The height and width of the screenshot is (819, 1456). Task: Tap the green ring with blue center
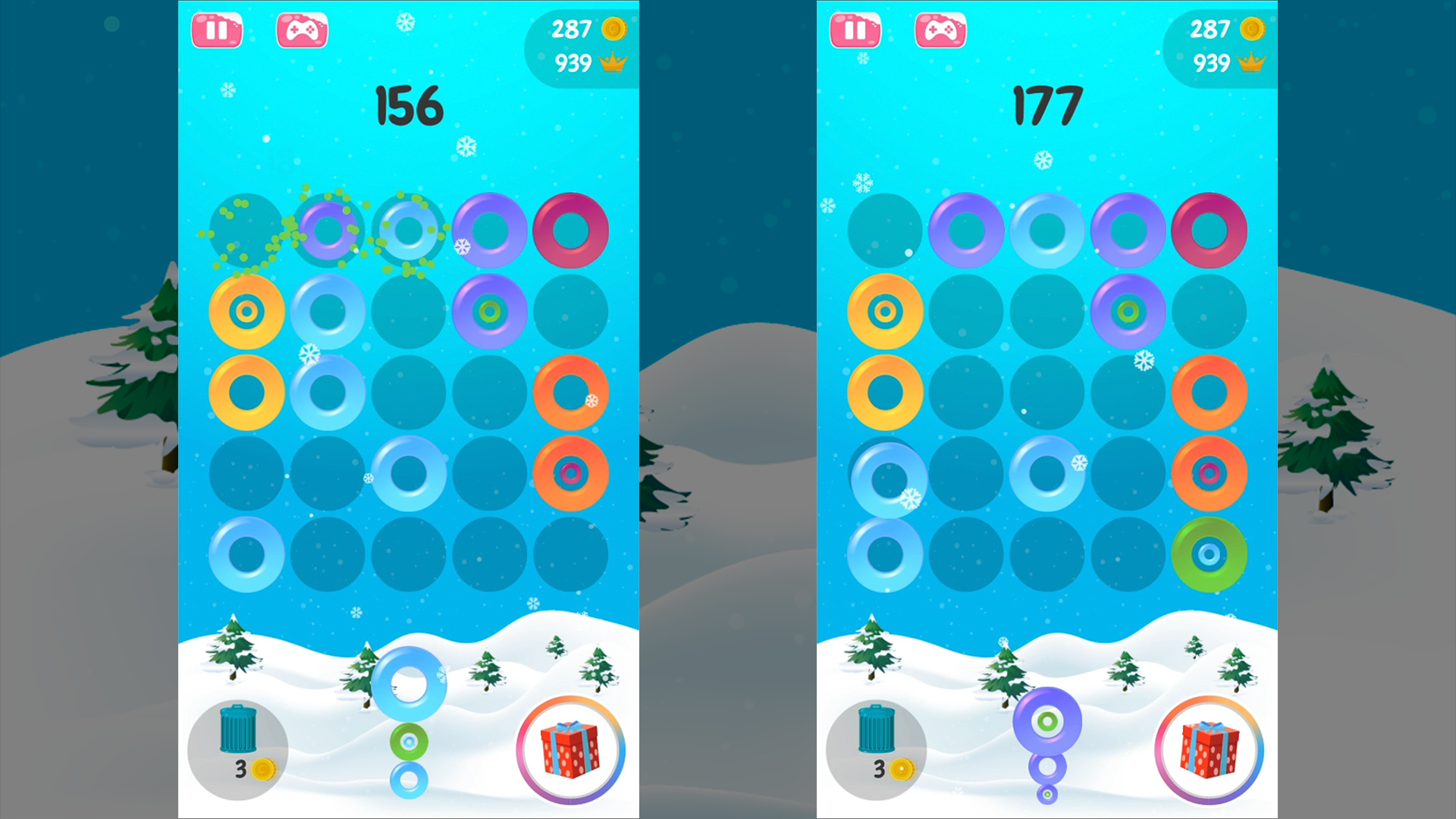(x=1210, y=556)
